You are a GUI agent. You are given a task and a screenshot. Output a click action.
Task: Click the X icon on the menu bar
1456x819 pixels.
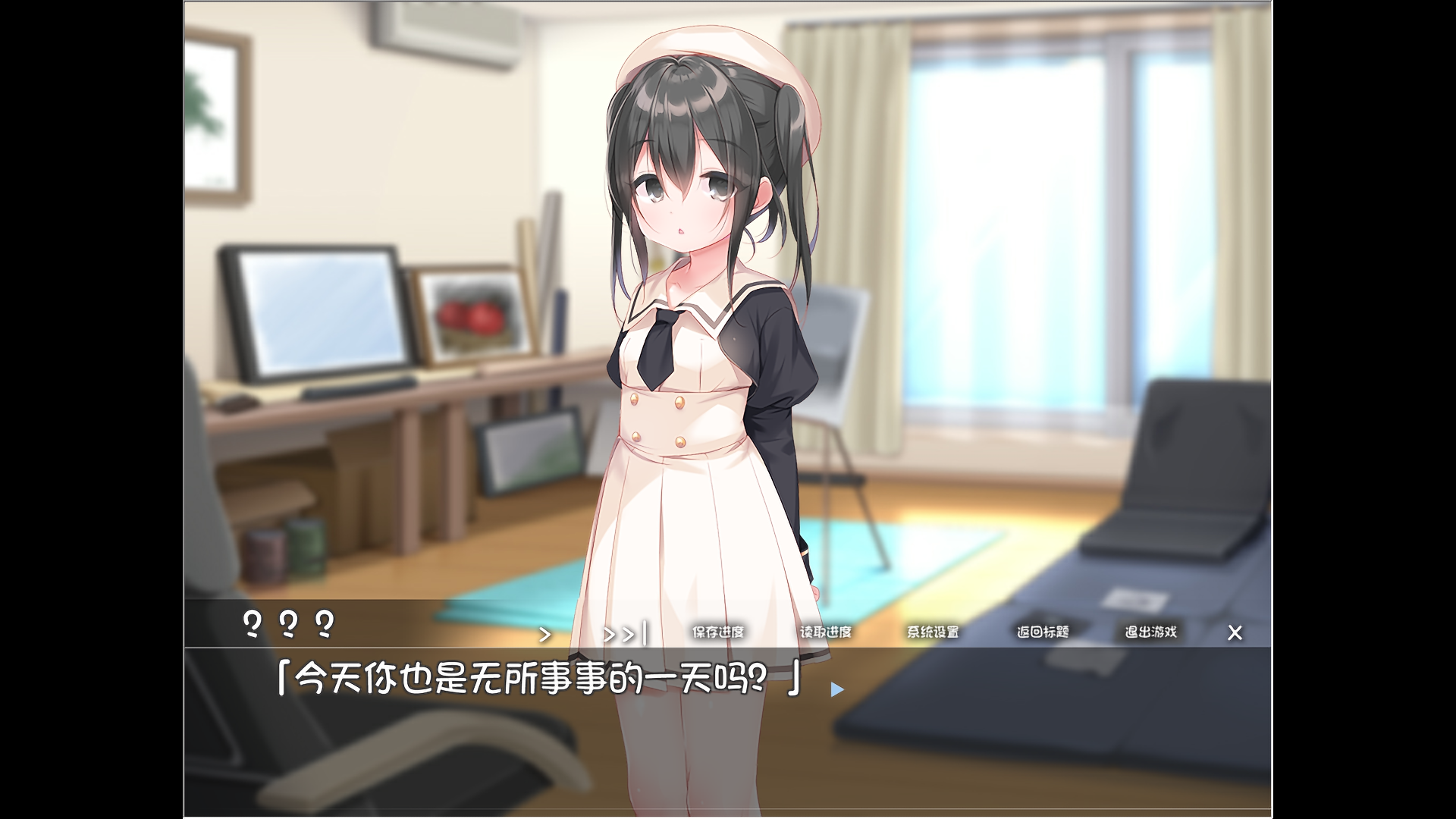point(1235,632)
